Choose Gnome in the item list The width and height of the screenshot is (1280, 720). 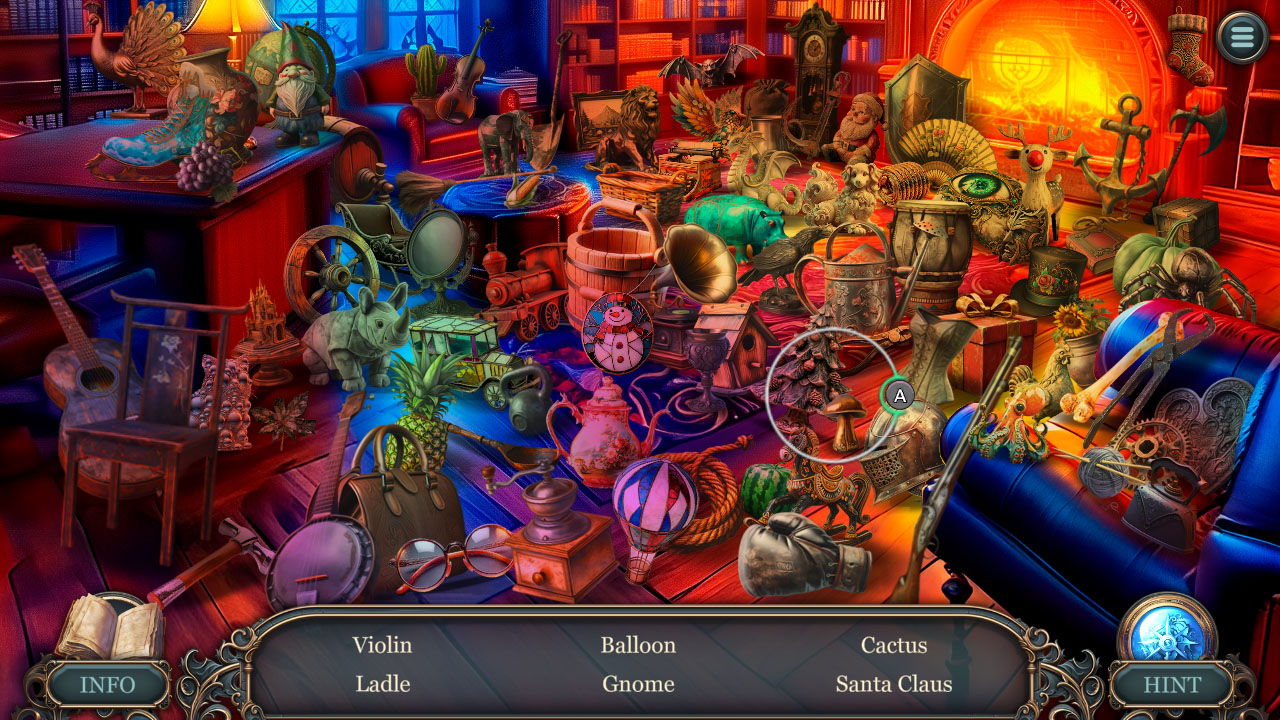[638, 684]
